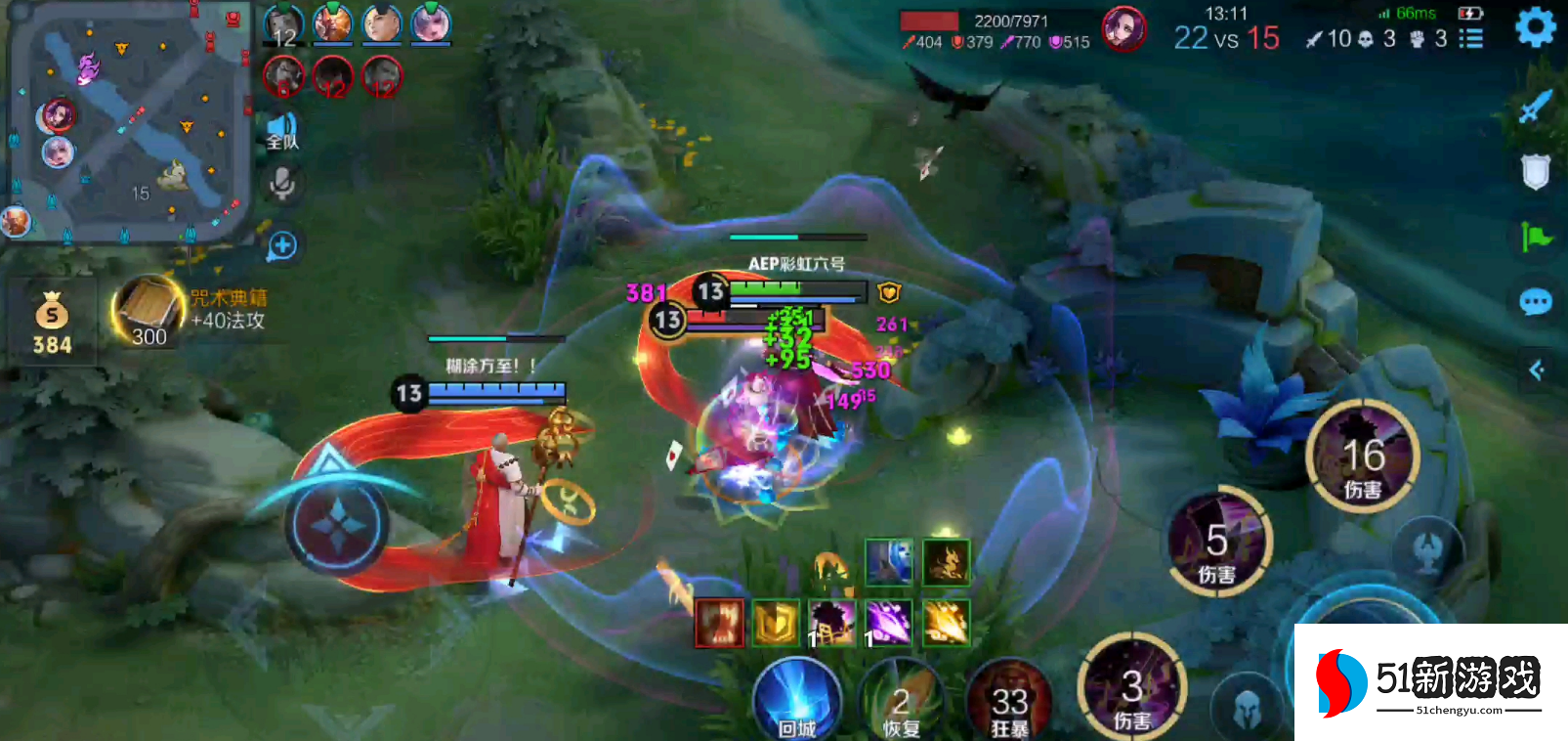This screenshot has height=741, width=1568.
Task: Toggle the team voice speaker
Action: (x=282, y=131)
